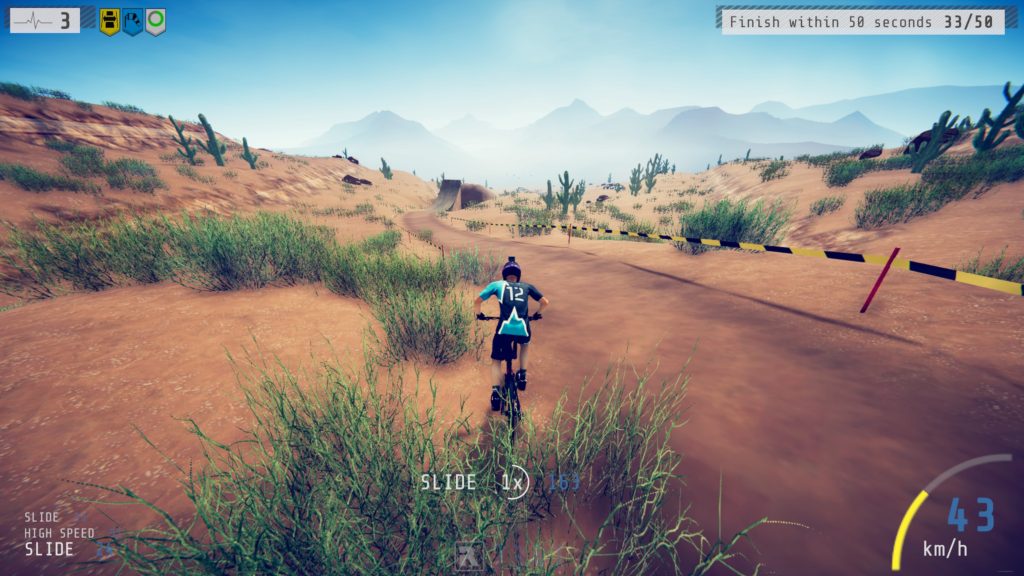
Task: Click the yellow crew perk badge
Action: [110, 21]
